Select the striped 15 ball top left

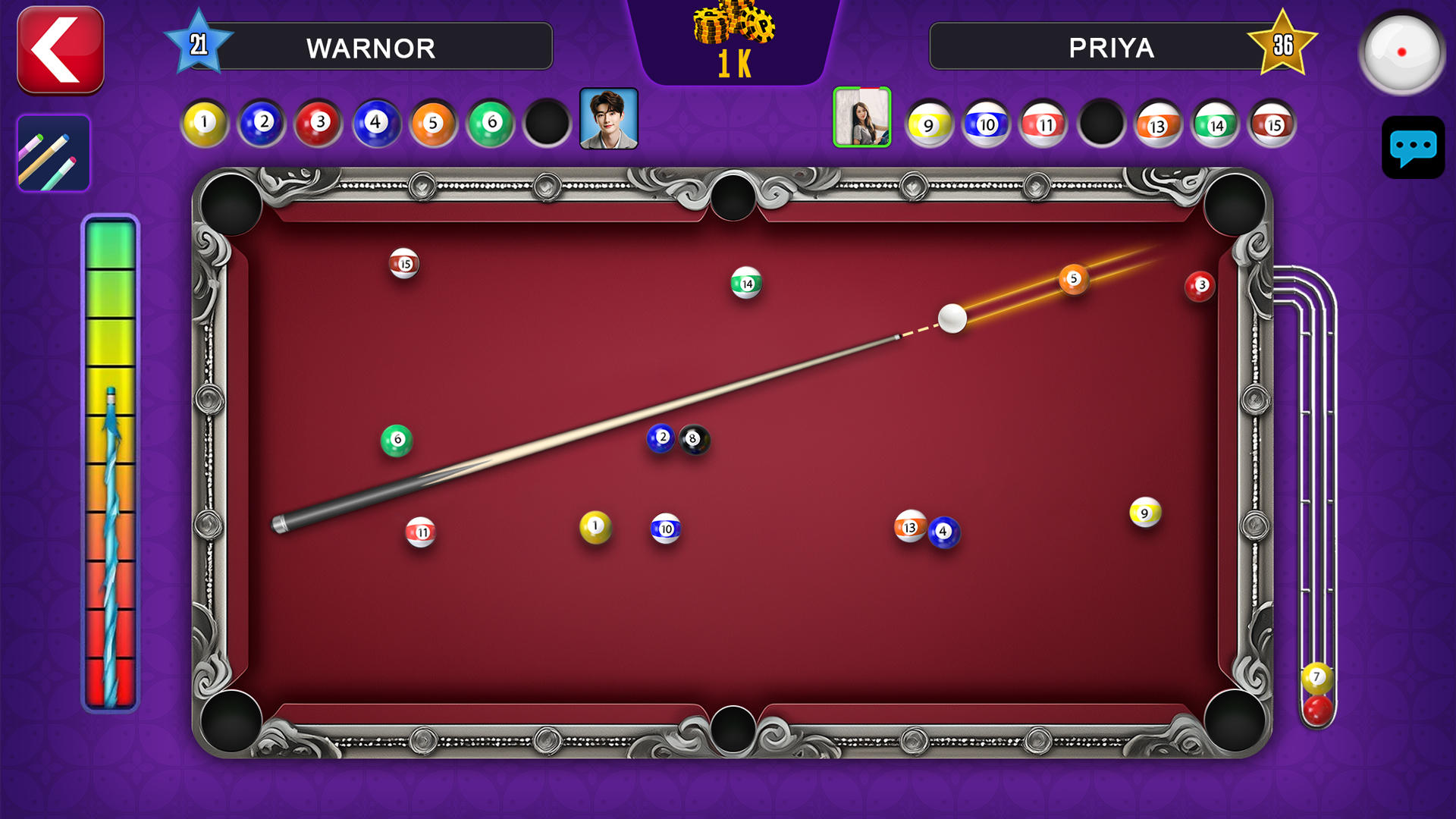[x=404, y=263]
